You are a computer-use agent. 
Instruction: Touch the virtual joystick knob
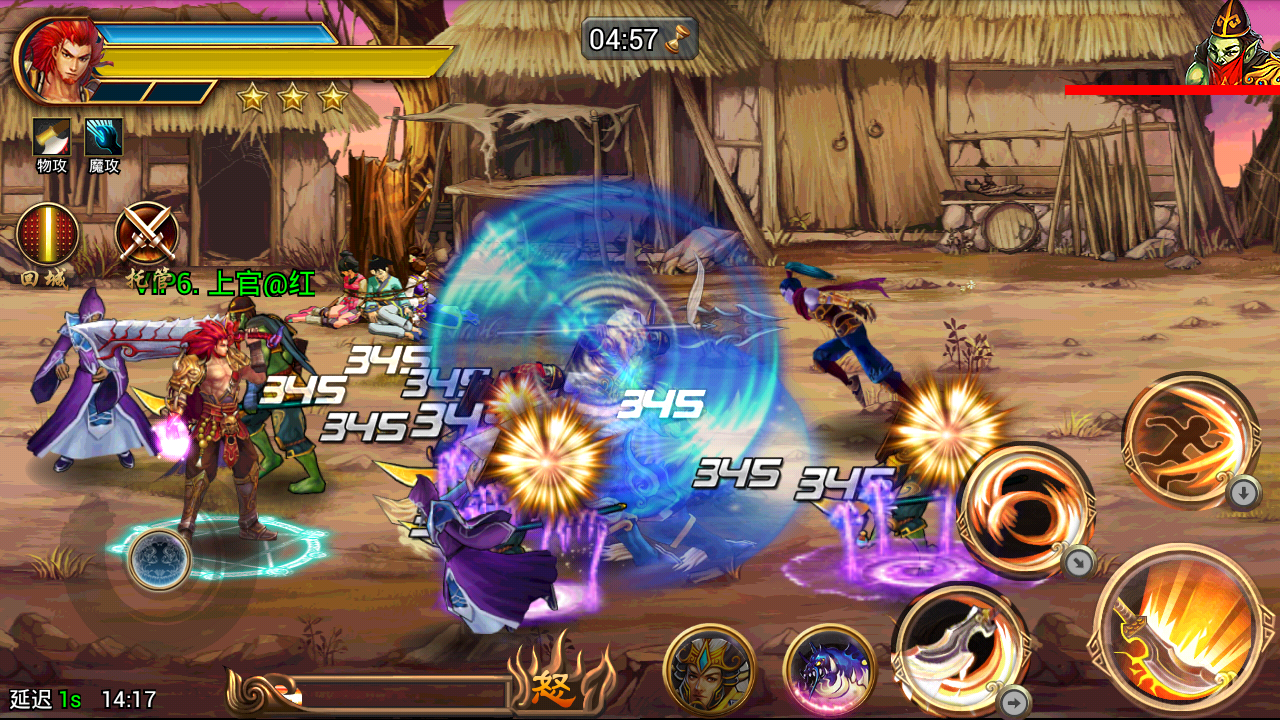click(x=159, y=559)
